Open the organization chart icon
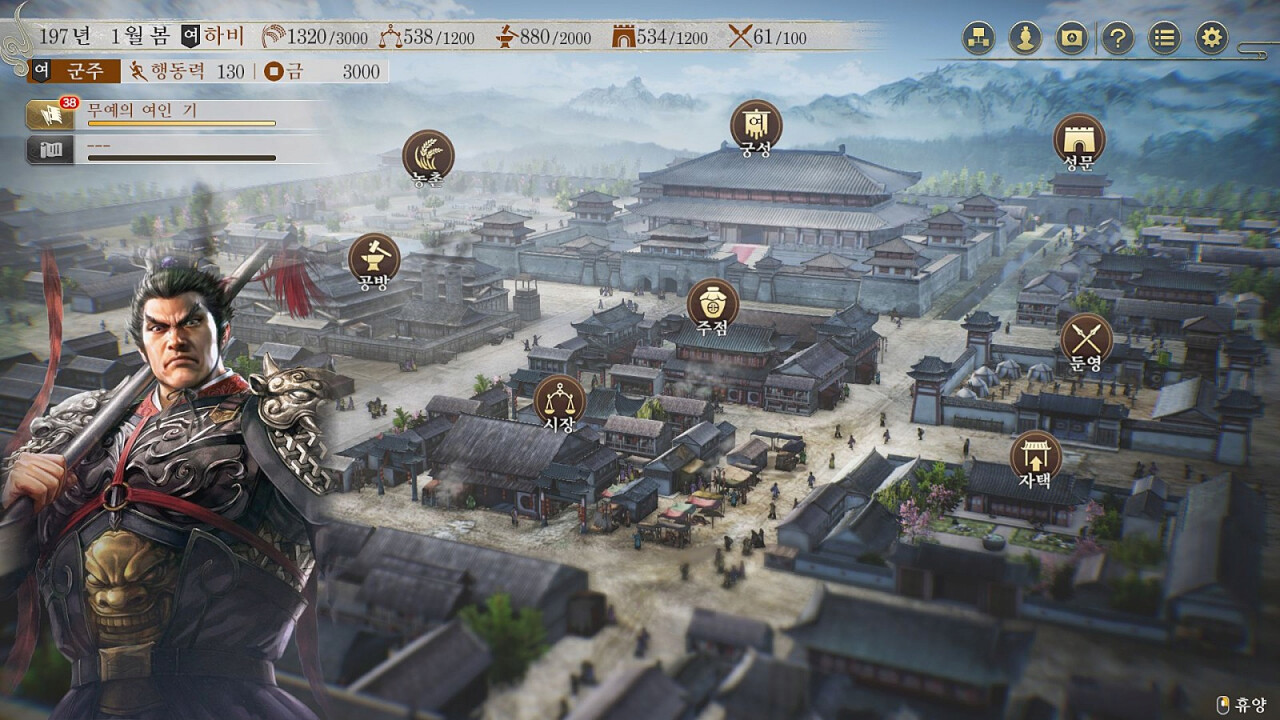1280x720 pixels. 978,39
